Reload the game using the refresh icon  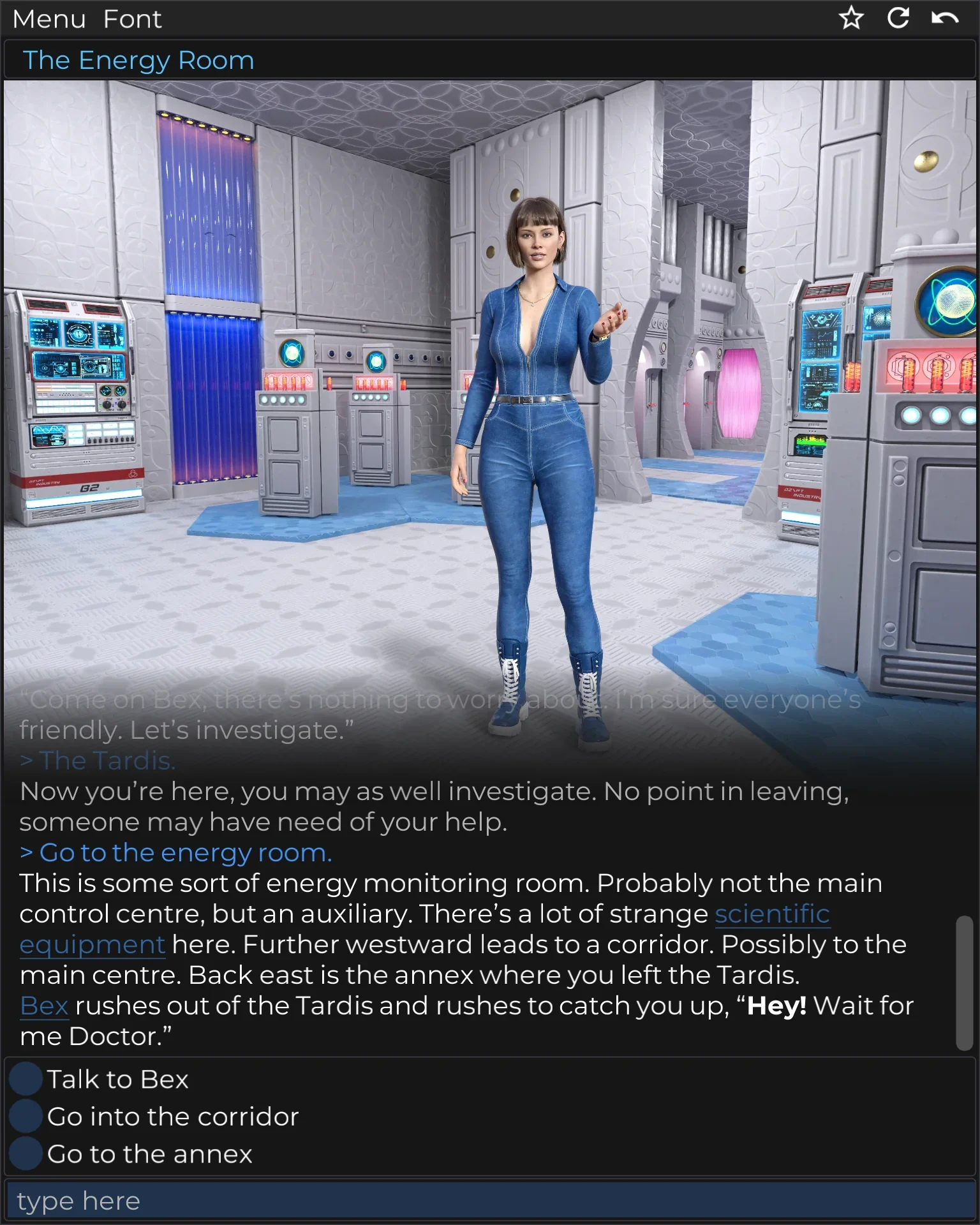(899, 19)
